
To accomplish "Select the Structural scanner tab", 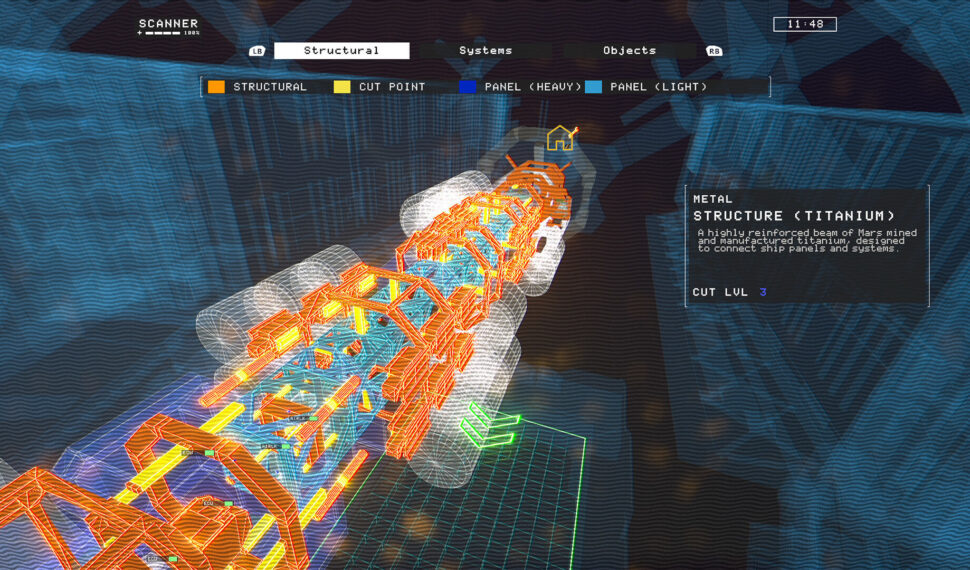I will click(x=341, y=51).
